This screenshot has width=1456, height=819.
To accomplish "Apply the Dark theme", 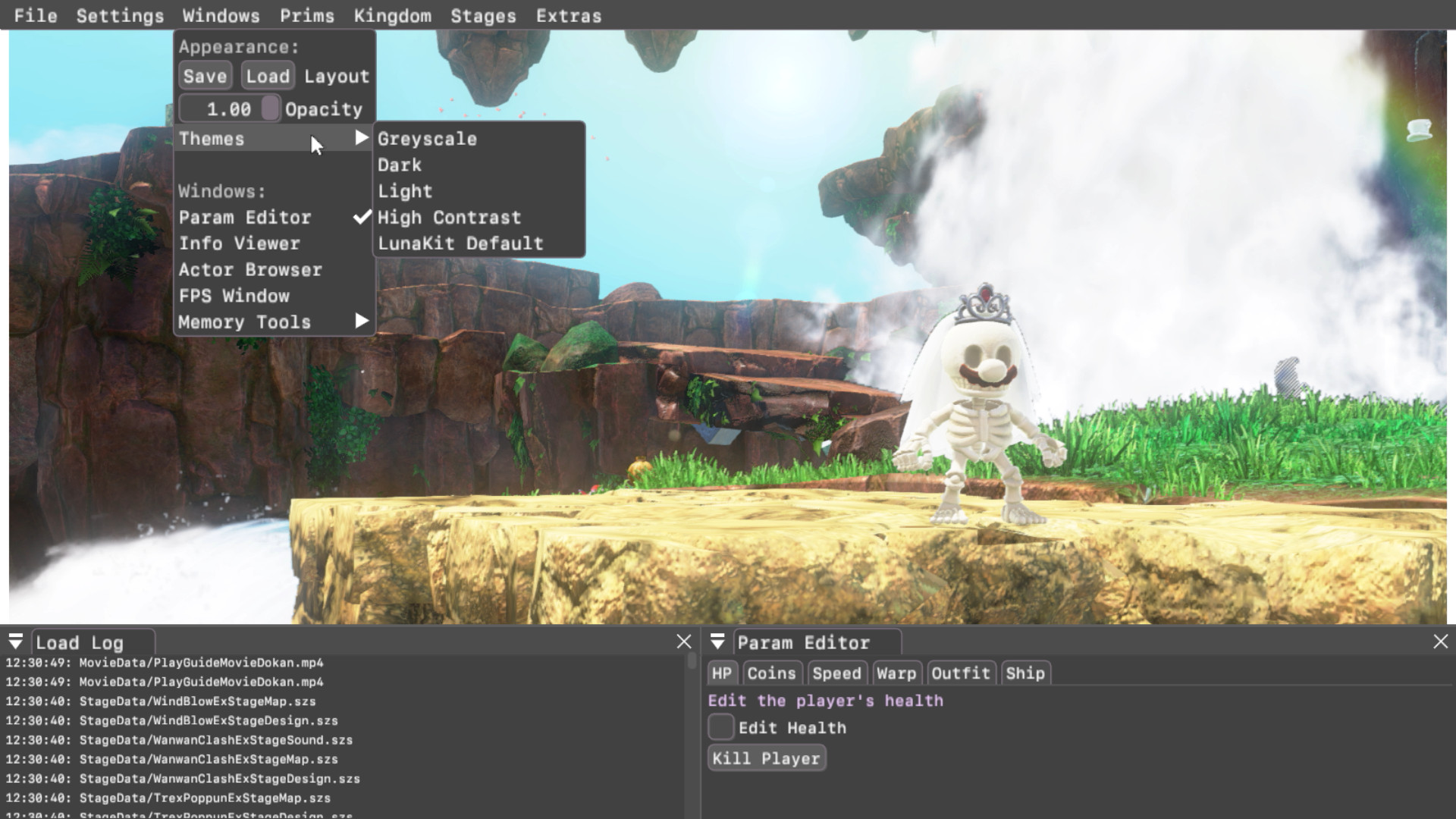I will pyautogui.click(x=400, y=165).
